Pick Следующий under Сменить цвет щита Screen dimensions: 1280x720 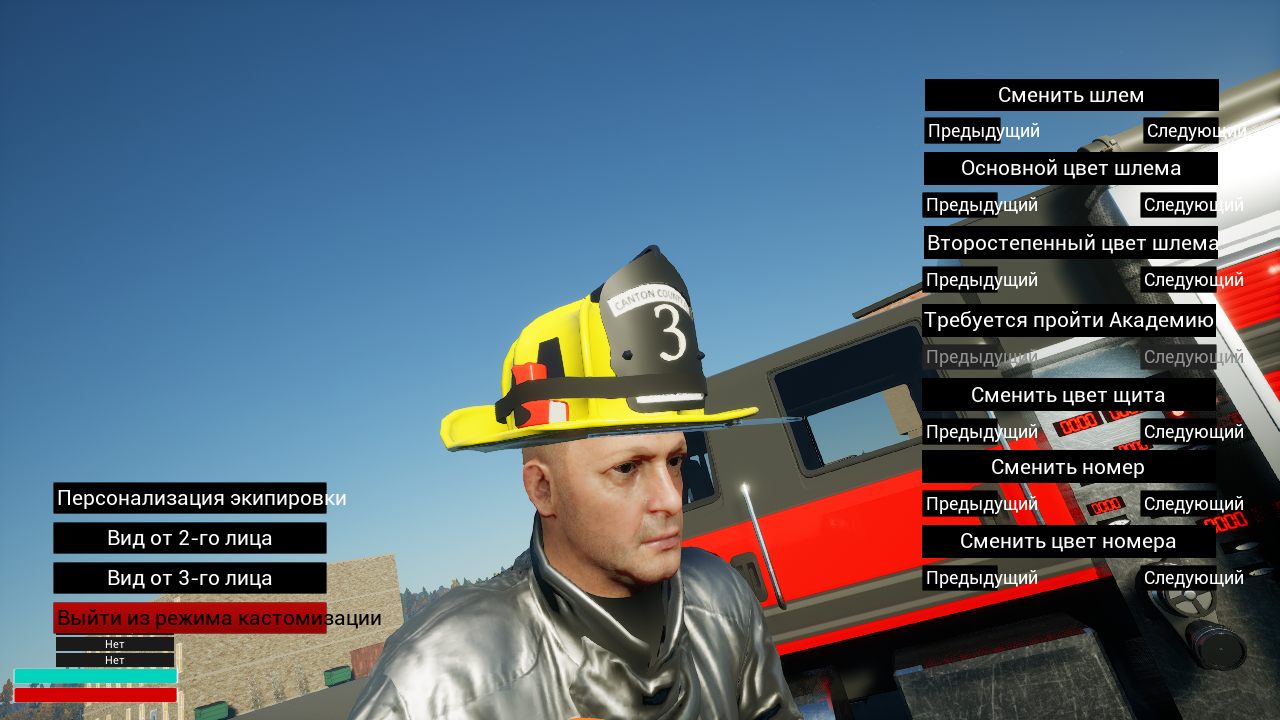[1179, 432]
